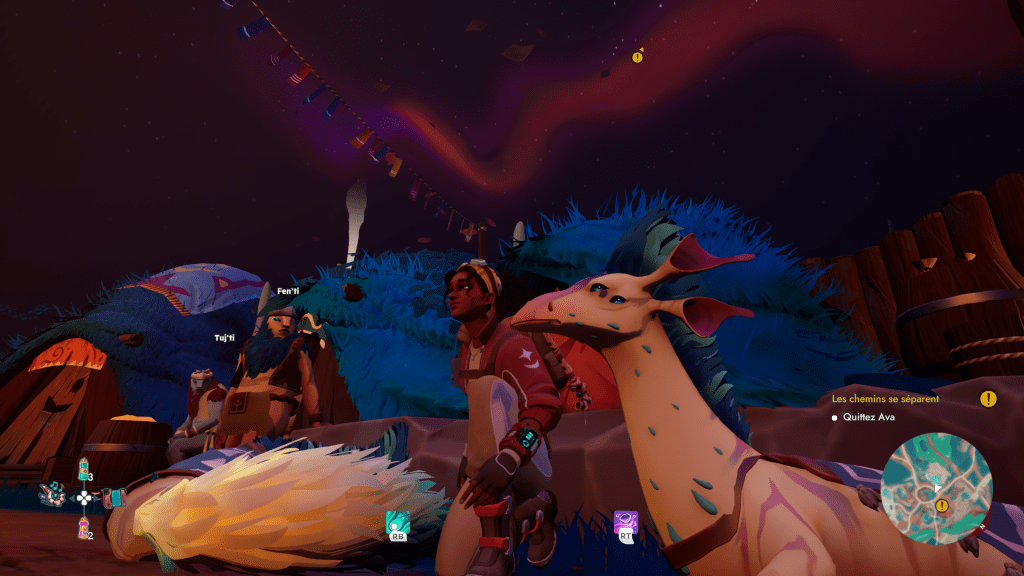Open the "Les chemins se séparent" quest tracker
The image size is (1024, 576).
point(885,399)
